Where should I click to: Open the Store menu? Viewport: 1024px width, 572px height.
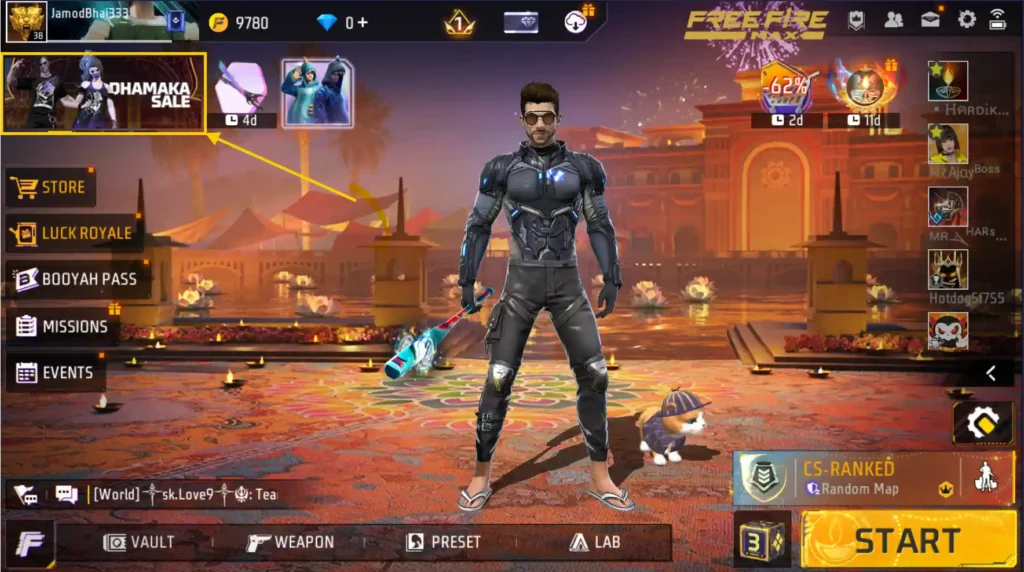50,187
